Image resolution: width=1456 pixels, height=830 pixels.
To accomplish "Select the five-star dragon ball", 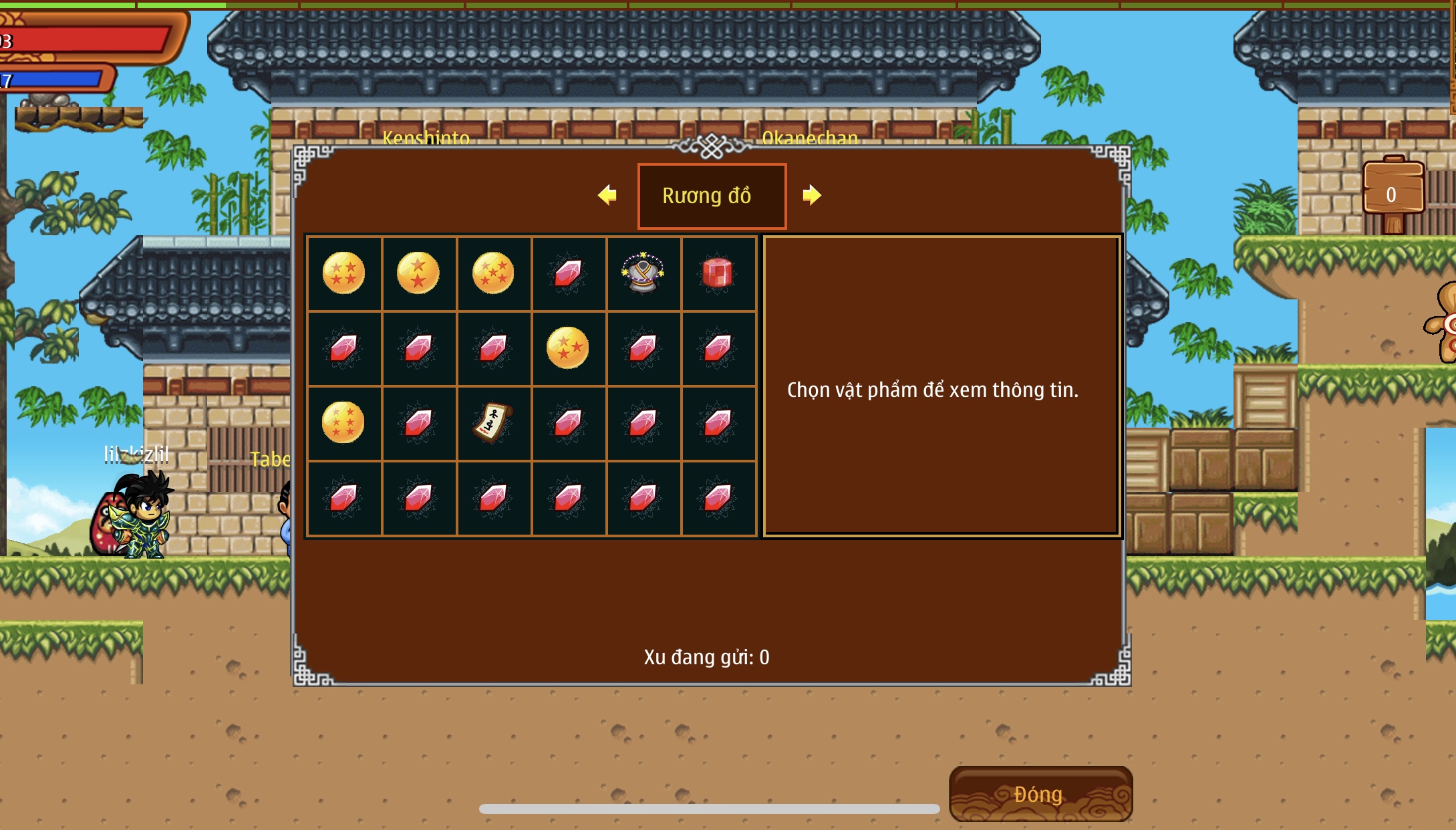I will (493, 273).
